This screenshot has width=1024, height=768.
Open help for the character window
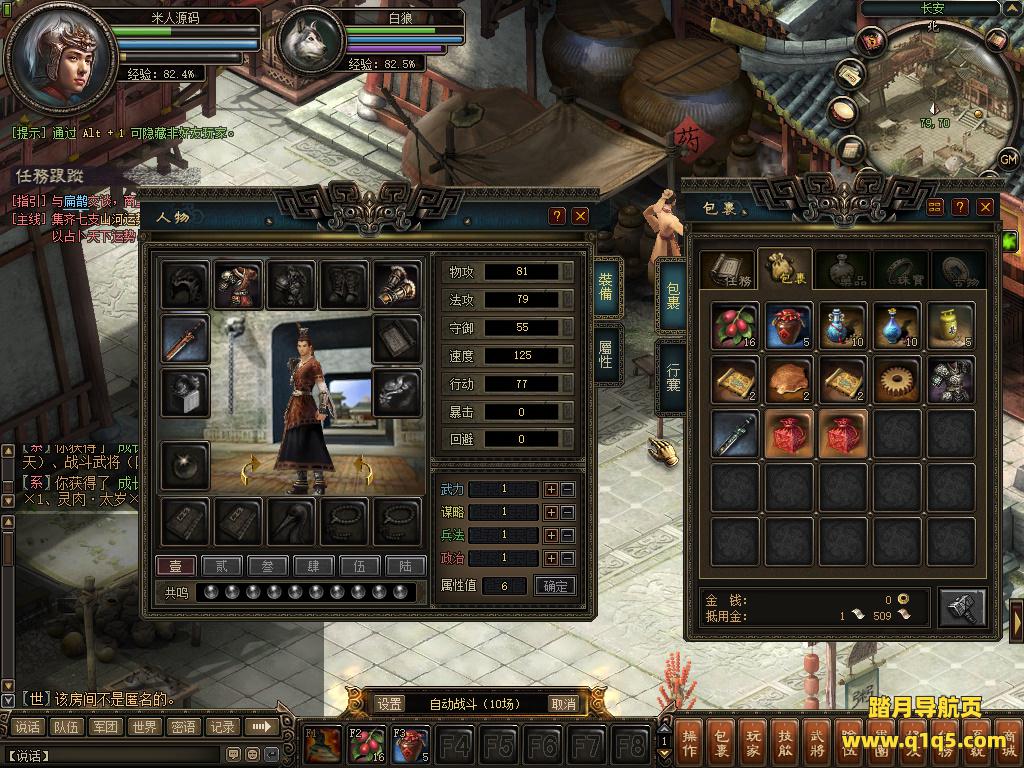(x=557, y=216)
